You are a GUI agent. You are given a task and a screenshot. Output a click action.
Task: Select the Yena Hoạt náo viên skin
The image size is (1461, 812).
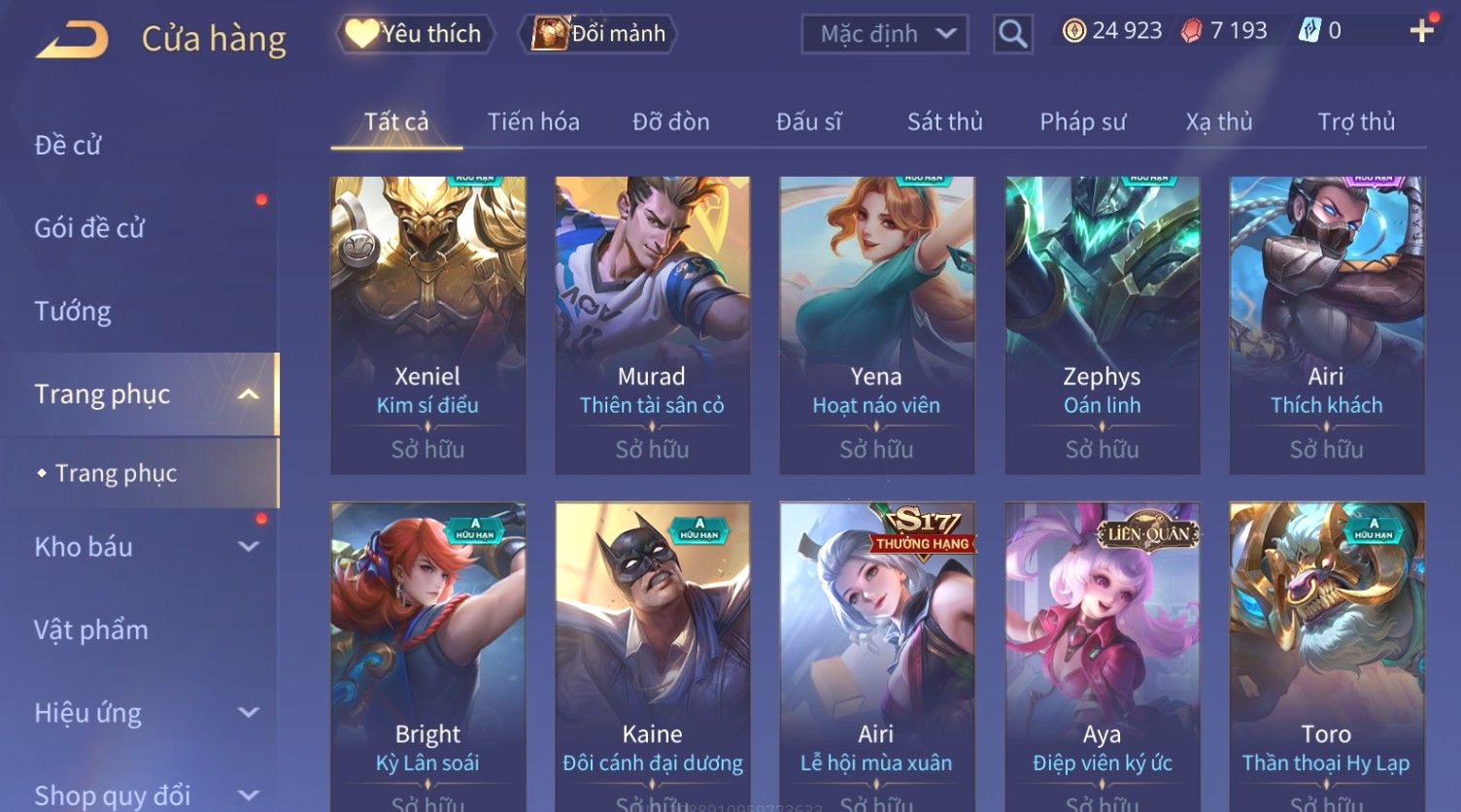(x=876, y=324)
